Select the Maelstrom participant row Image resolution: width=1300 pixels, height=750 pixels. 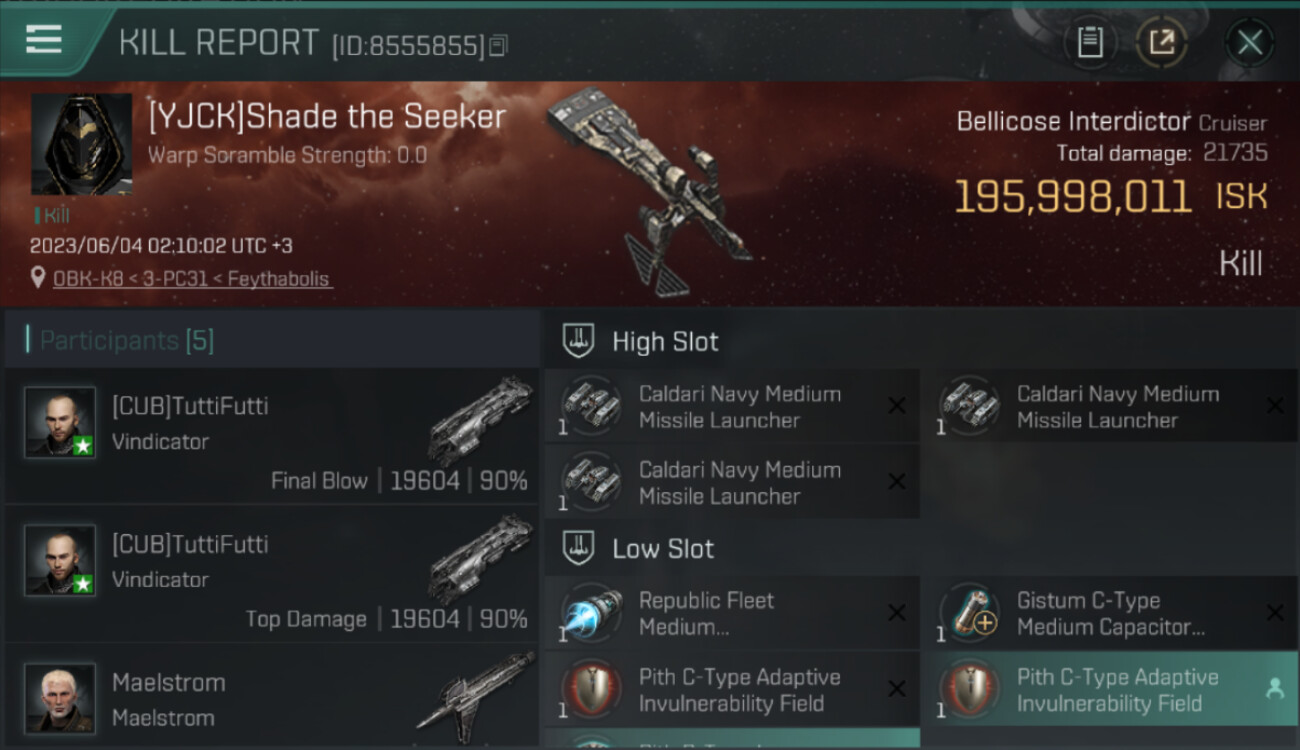[x=272, y=699]
